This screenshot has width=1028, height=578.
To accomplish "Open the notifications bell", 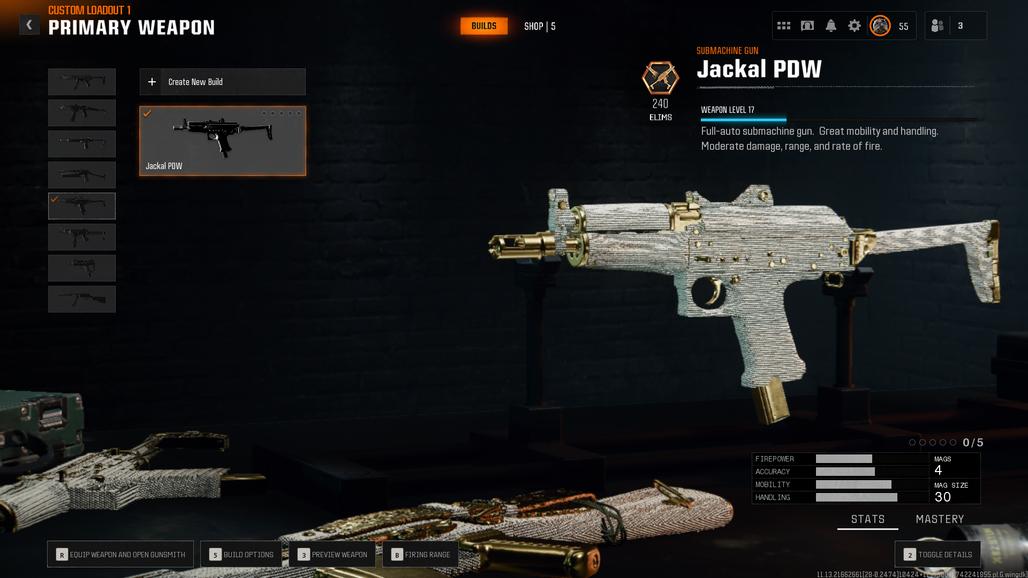I will pos(831,26).
